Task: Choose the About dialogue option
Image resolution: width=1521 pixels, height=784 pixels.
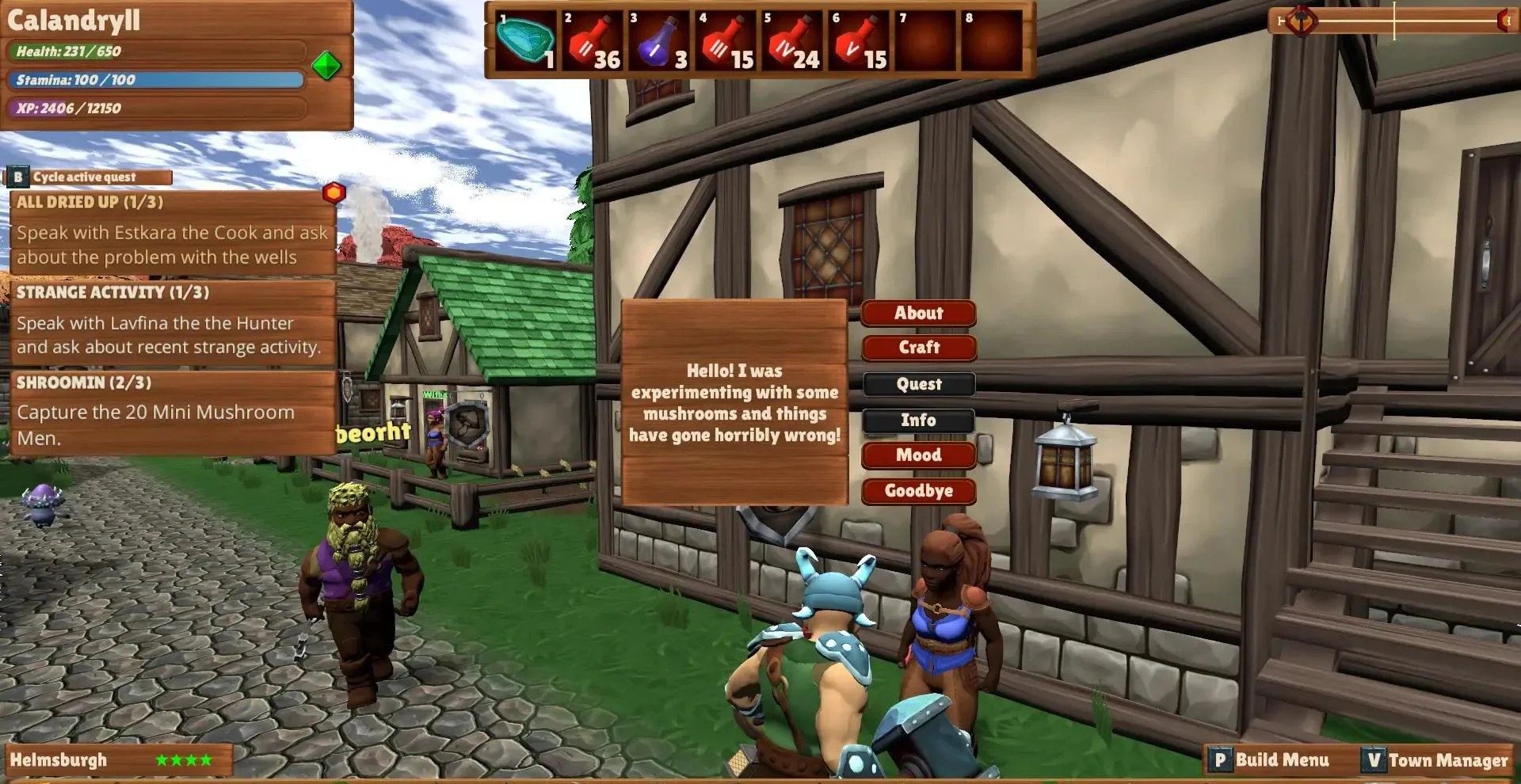Action: click(x=918, y=313)
